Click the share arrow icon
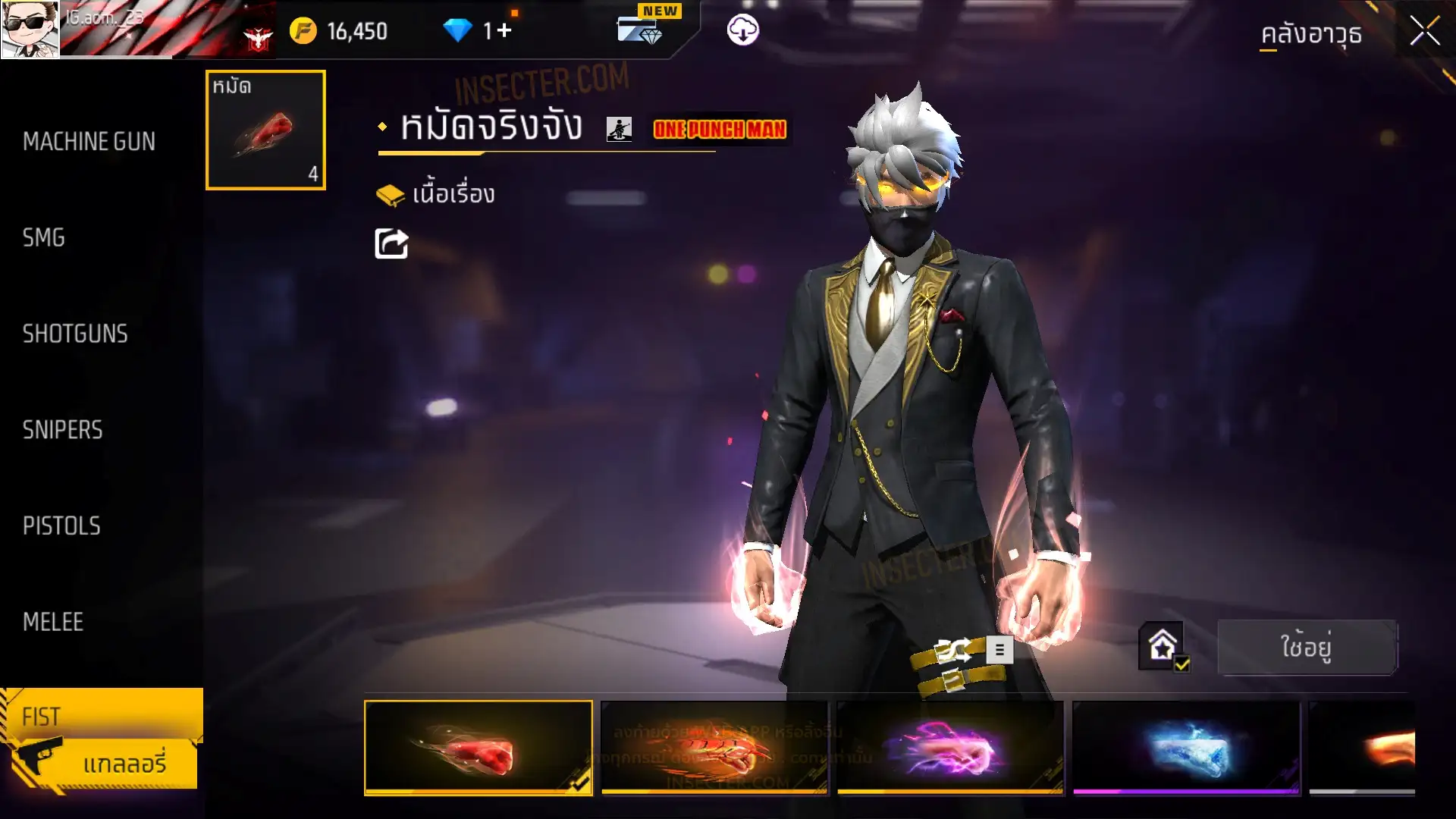 click(391, 243)
